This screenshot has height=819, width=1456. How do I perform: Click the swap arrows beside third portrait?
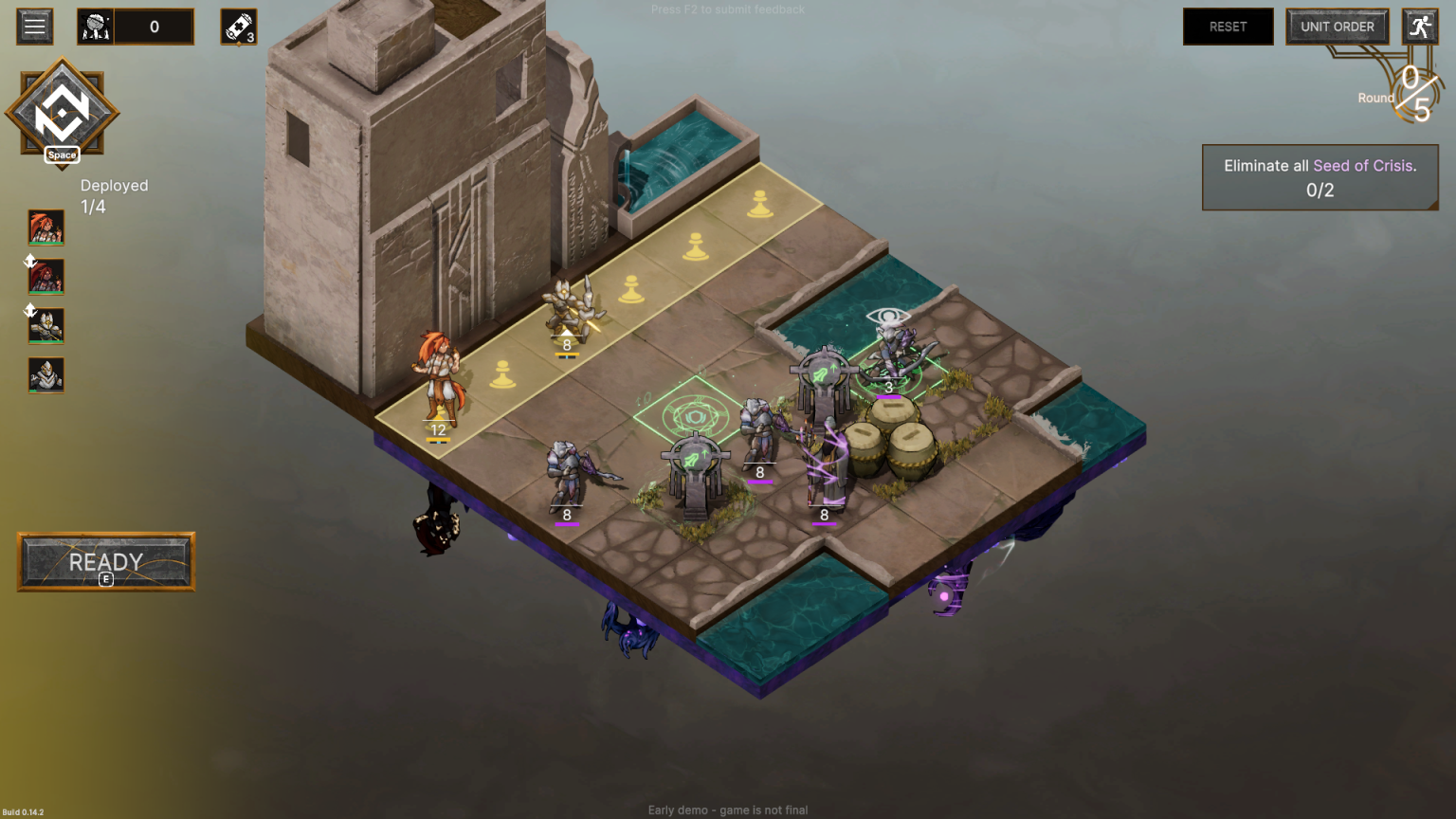pyautogui.click(x=28, y=310)
